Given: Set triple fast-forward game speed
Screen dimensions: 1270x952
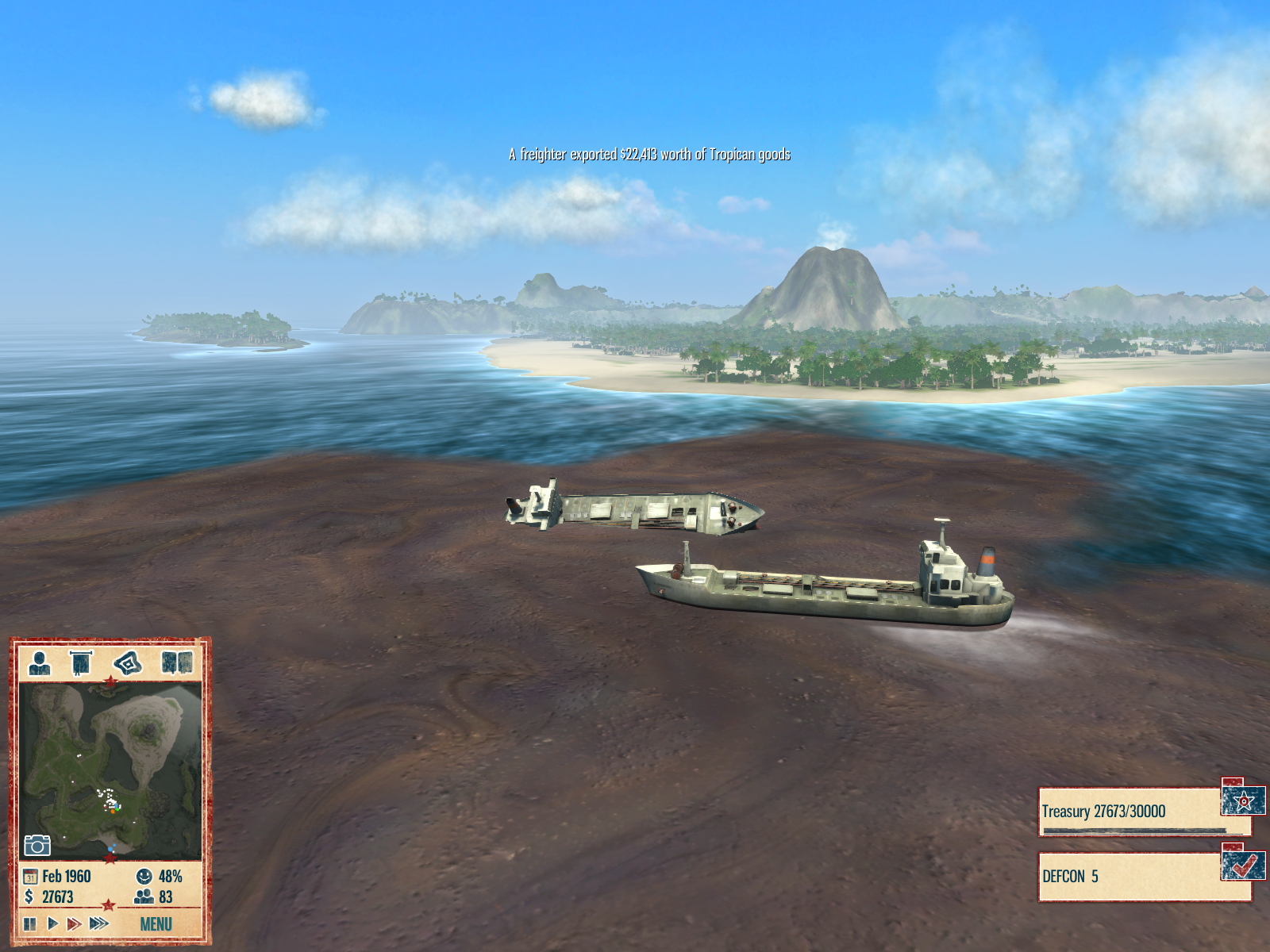Looking at the screenshot, I should pos(98,923).
